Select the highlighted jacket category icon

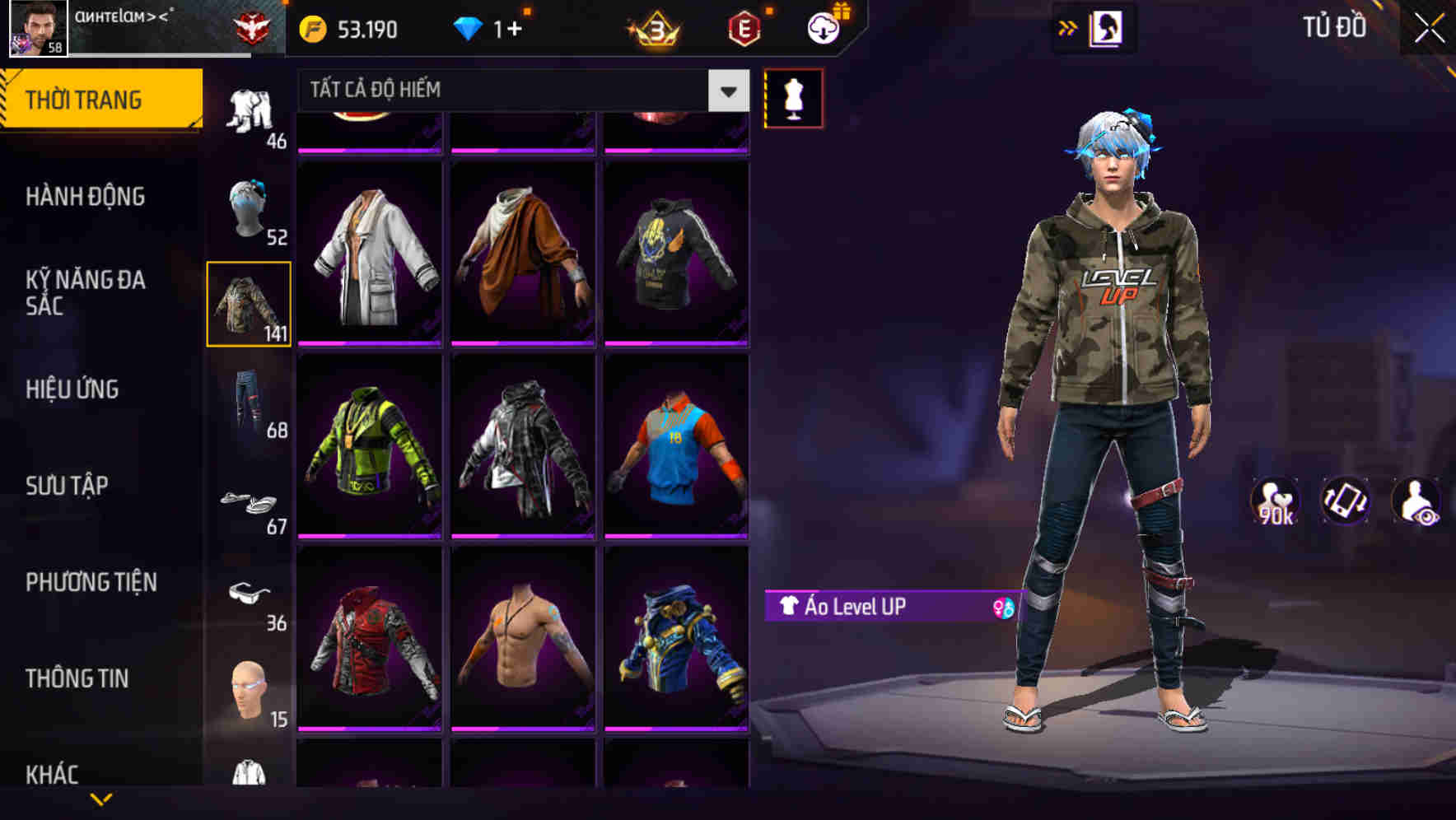[249, 302]
